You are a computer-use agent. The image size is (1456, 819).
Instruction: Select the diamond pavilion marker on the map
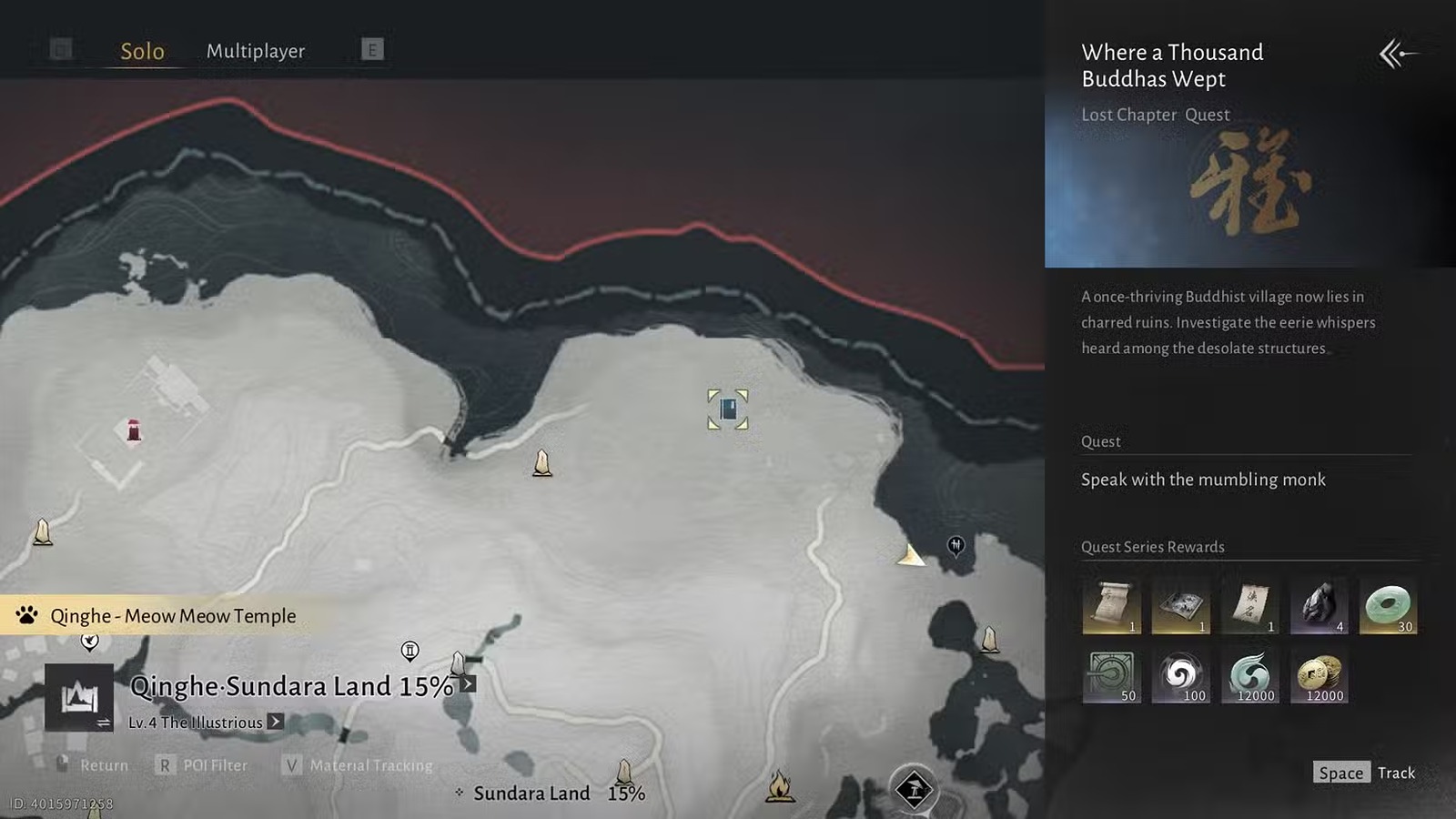(914, 788)
